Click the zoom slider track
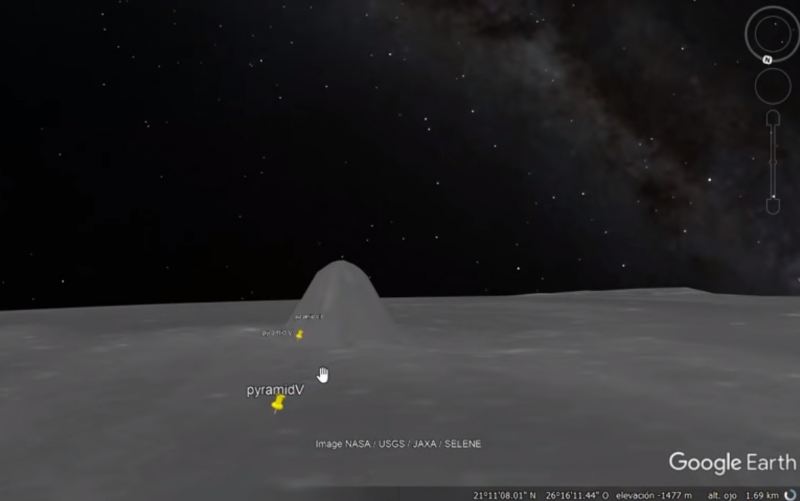 773,160
